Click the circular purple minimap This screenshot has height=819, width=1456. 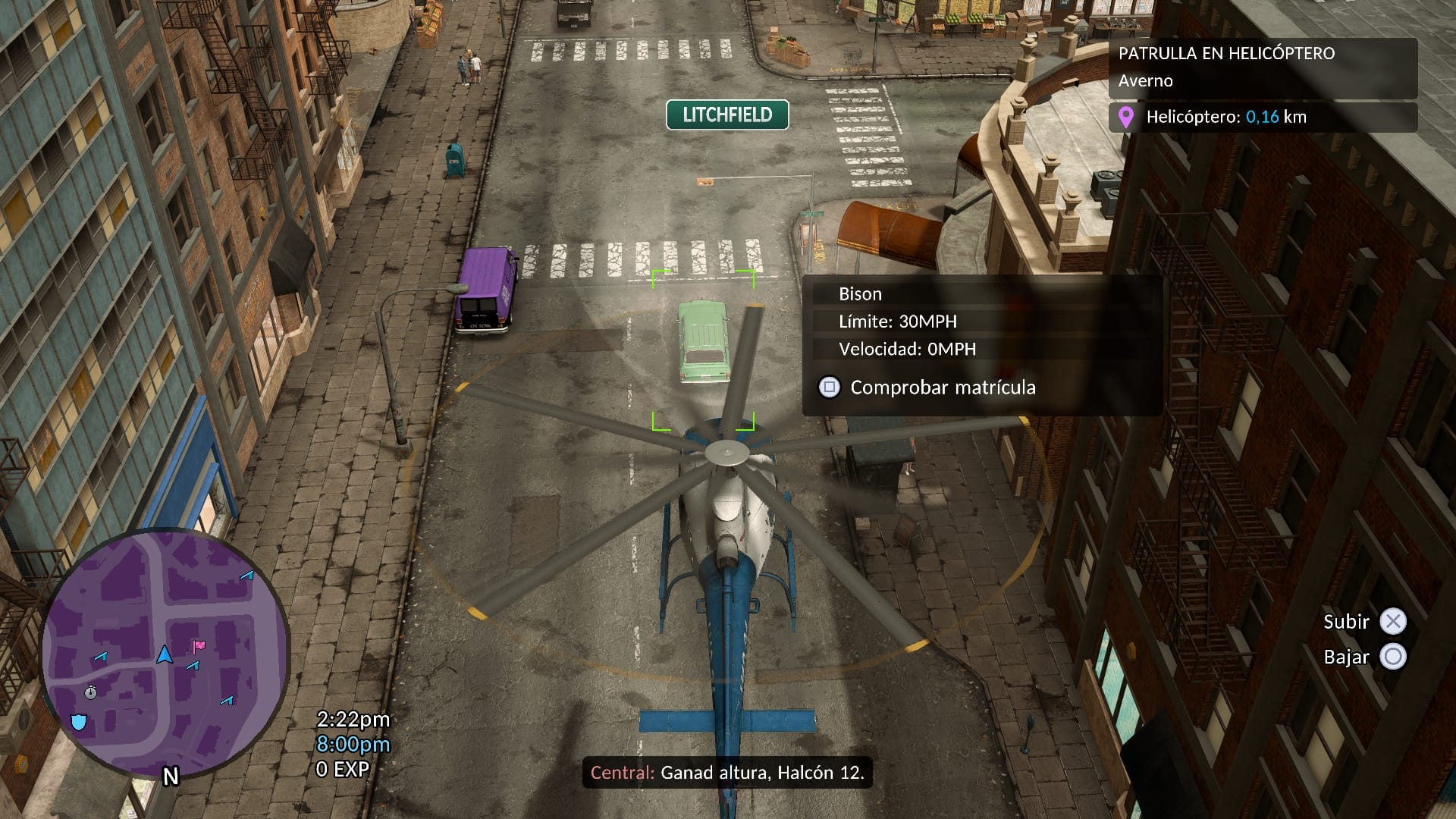coord(165,654)
